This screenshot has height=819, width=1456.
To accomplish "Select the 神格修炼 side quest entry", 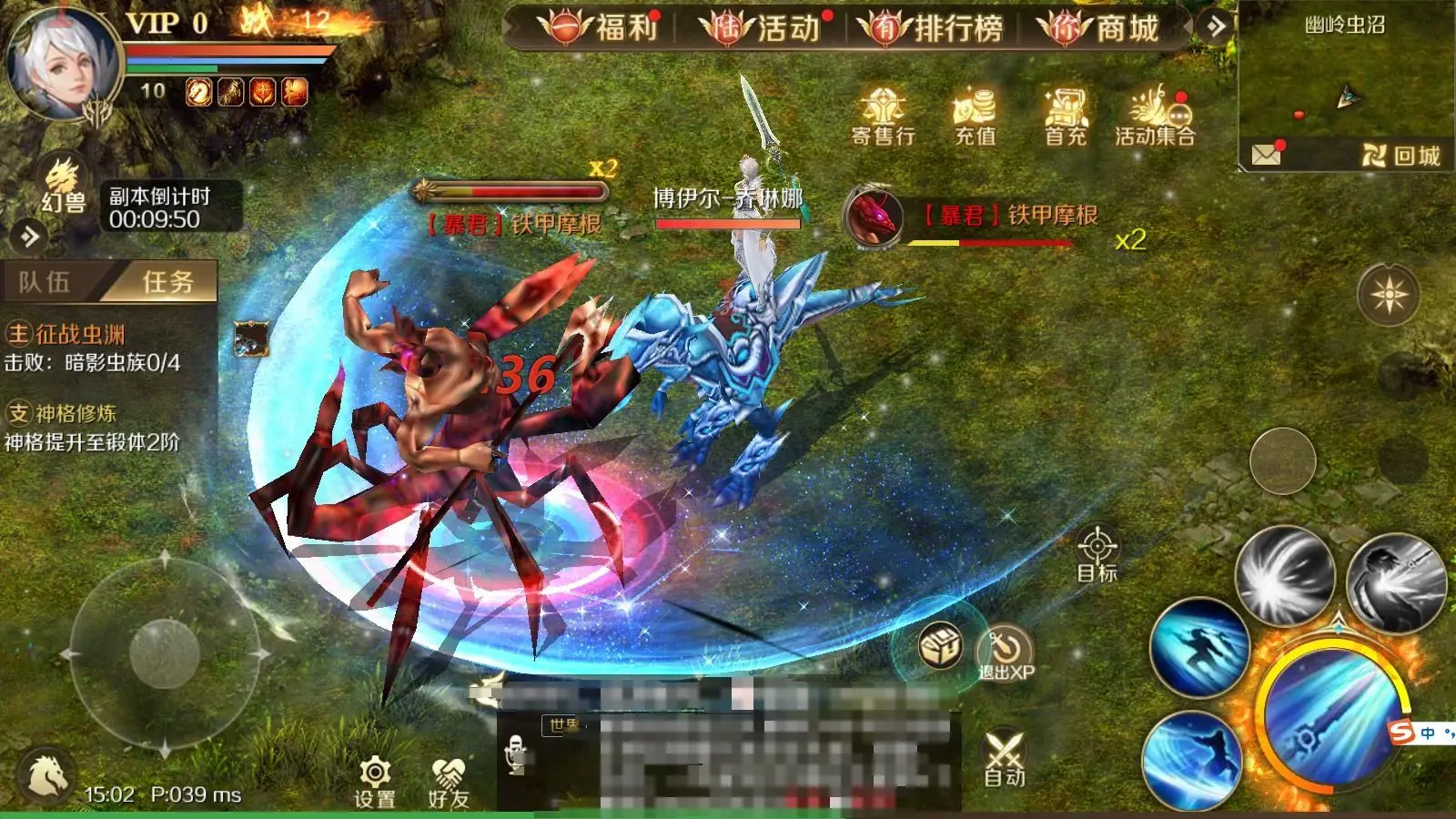I will click(x=76, y=414).
